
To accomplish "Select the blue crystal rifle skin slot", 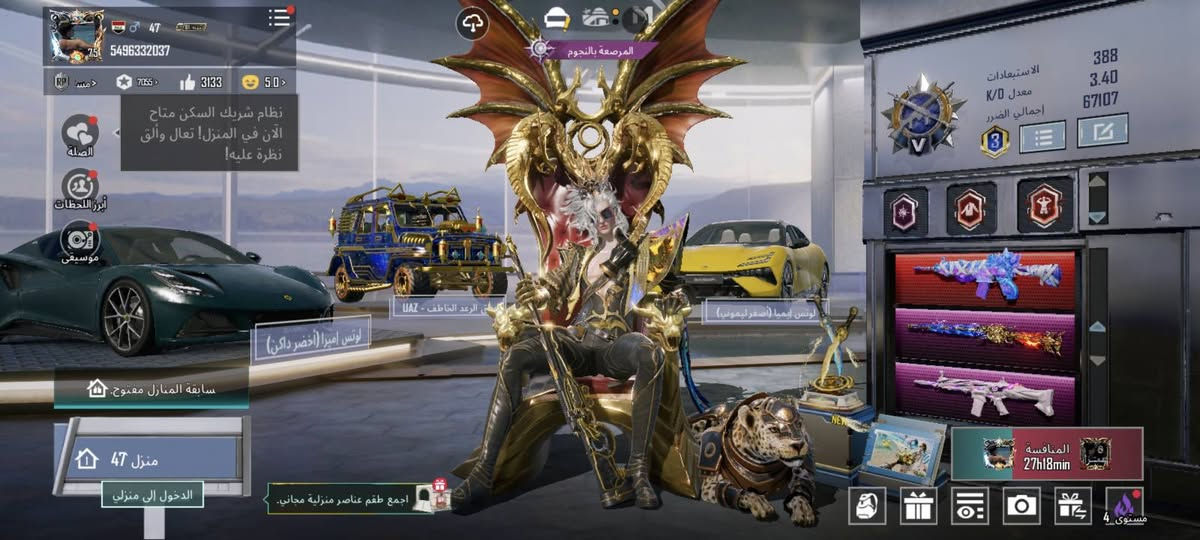I will (x=985, y=277).
